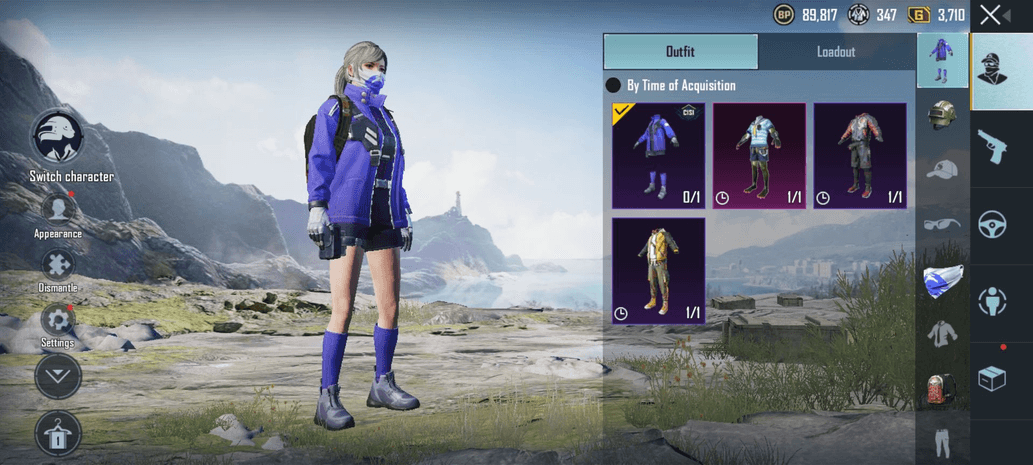Choose the Dismantle option
Image resolution: width=1033 pixels, height=465 pixels.
tap(58, 264)
